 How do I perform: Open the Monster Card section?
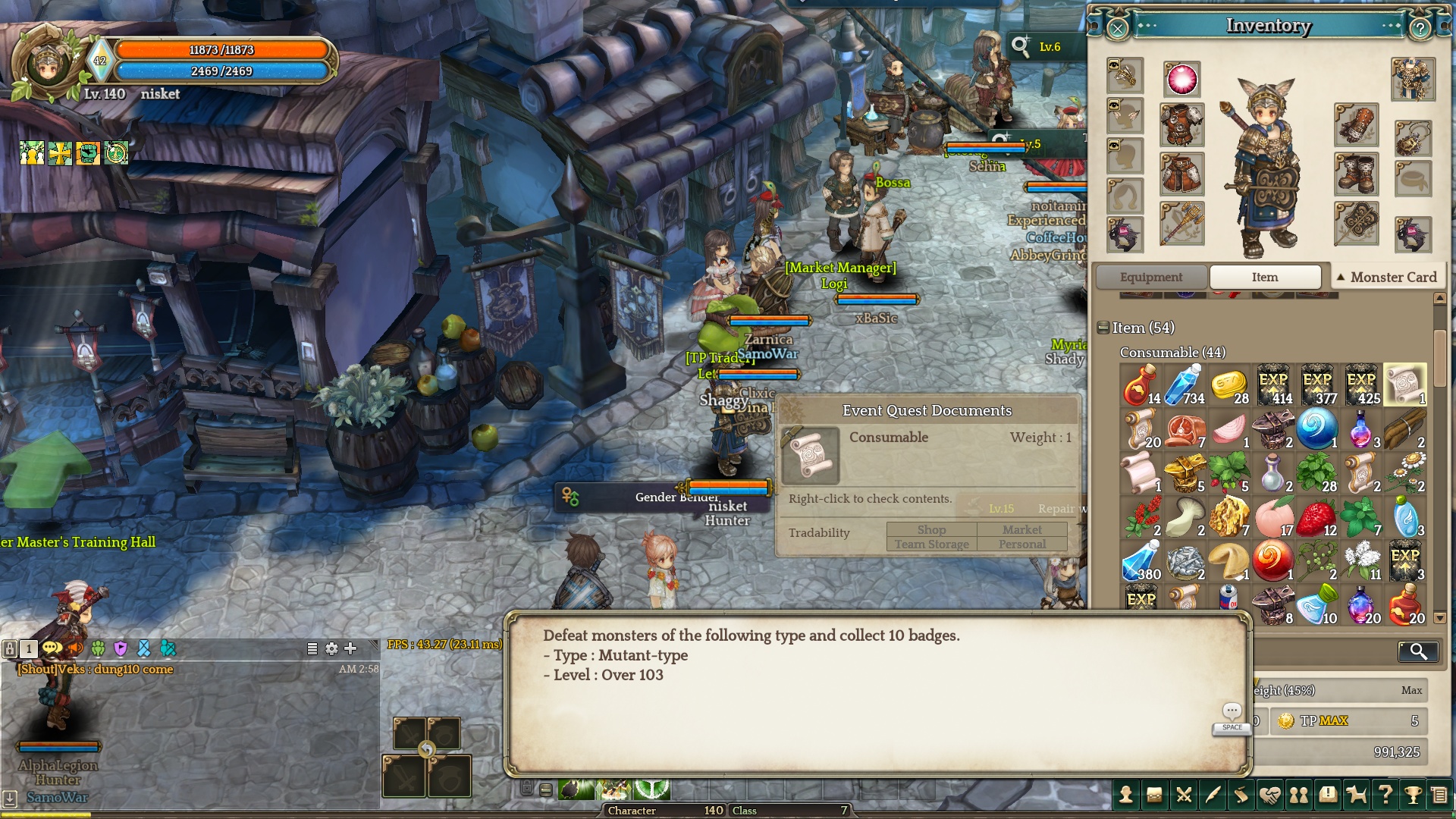pyautogui.click(x=1387, y=278)
